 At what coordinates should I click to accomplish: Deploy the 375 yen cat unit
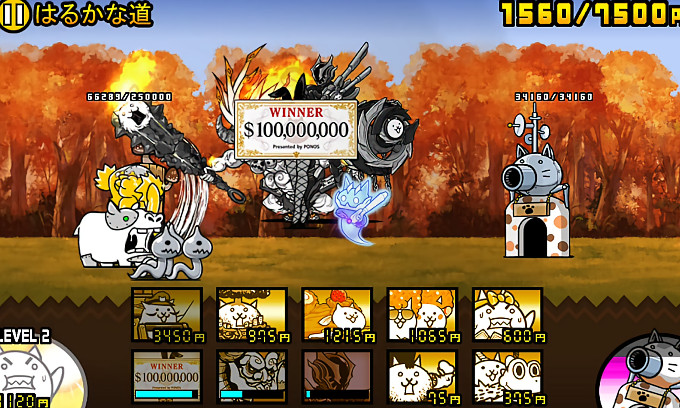coord(508,376)
